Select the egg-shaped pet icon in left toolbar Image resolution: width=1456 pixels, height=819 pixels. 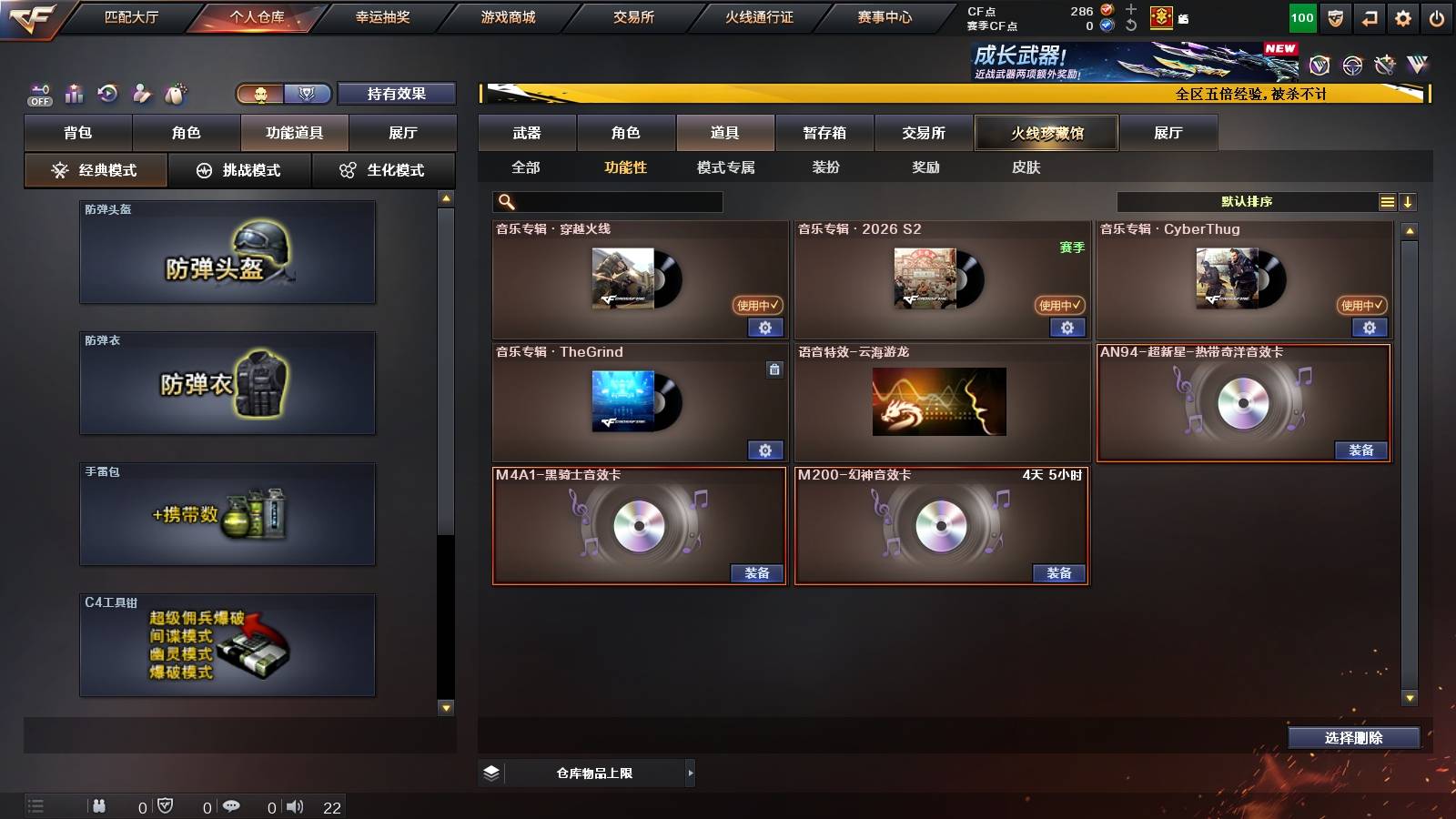point(177,93)
